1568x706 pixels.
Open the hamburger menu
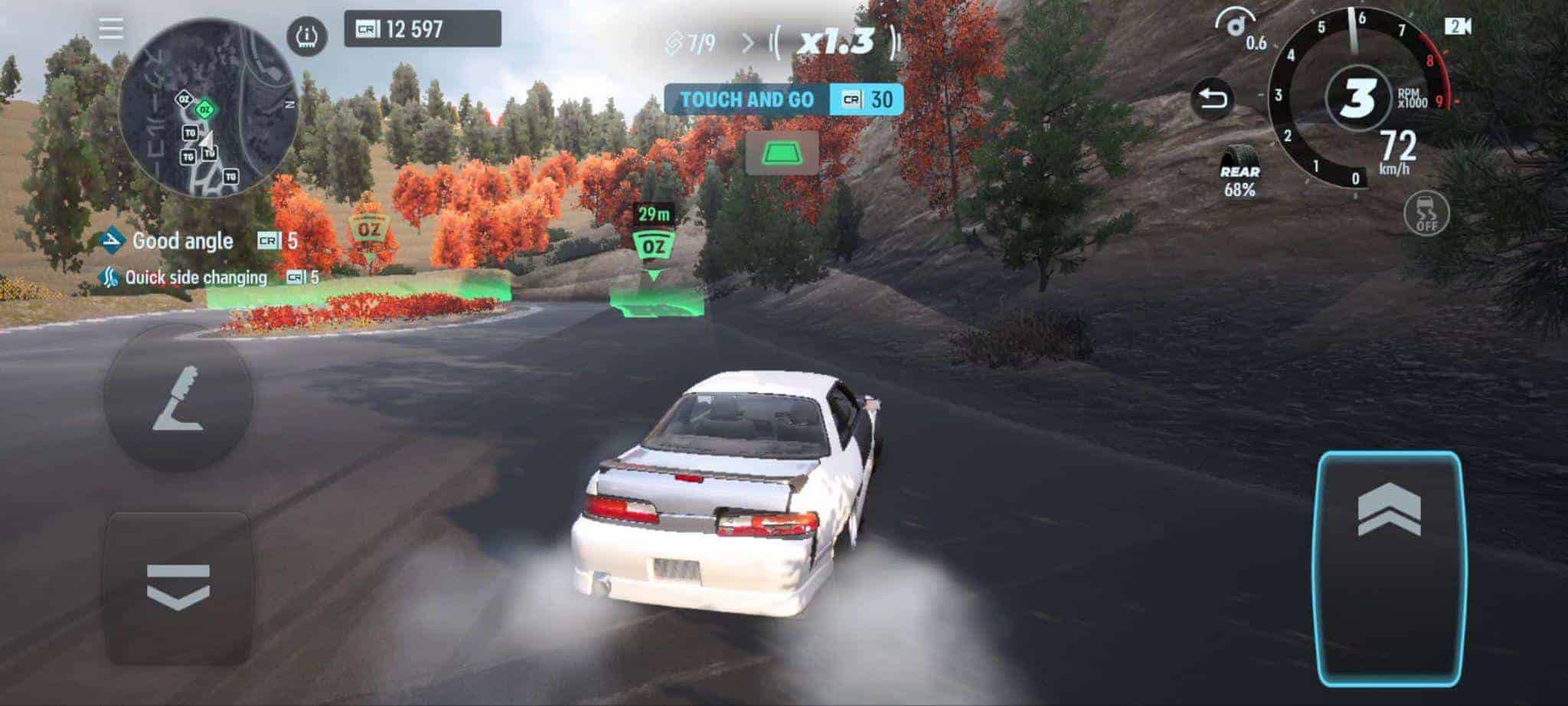point(111,29)
